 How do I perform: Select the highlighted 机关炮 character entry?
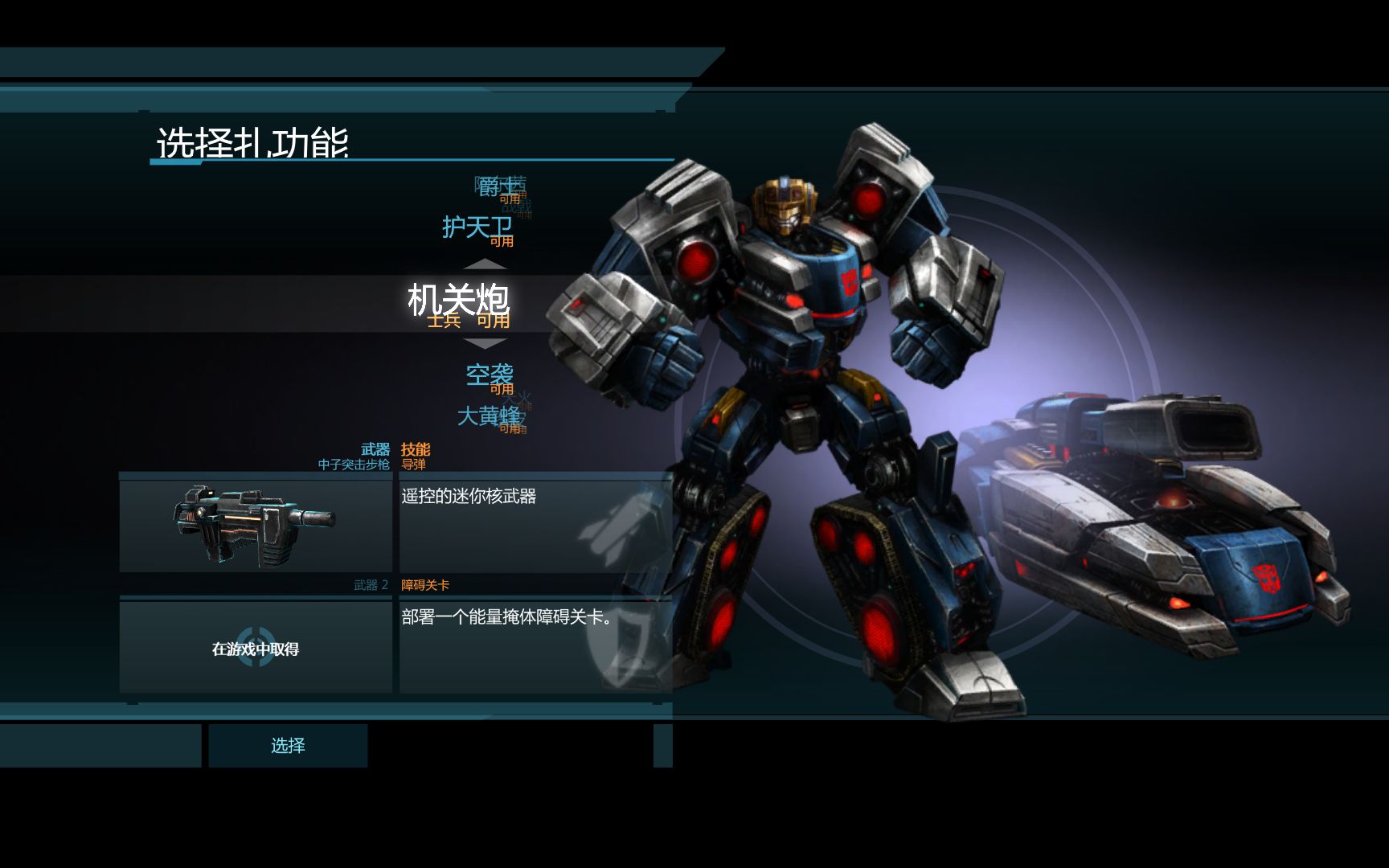pyautogui.click(x=458, y=301)
